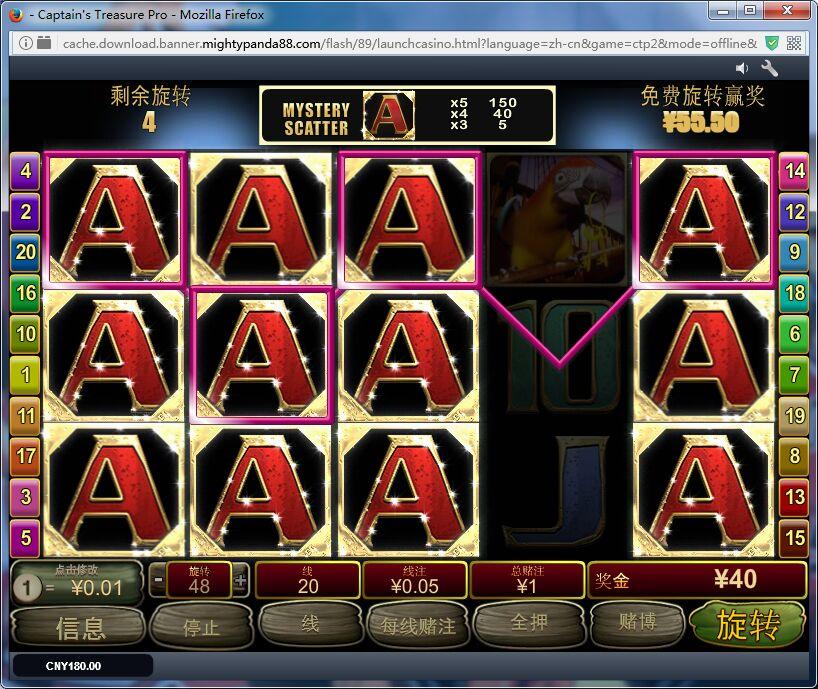
Task: Mute sound with the speaker icon
Action: tap(742, 68)
